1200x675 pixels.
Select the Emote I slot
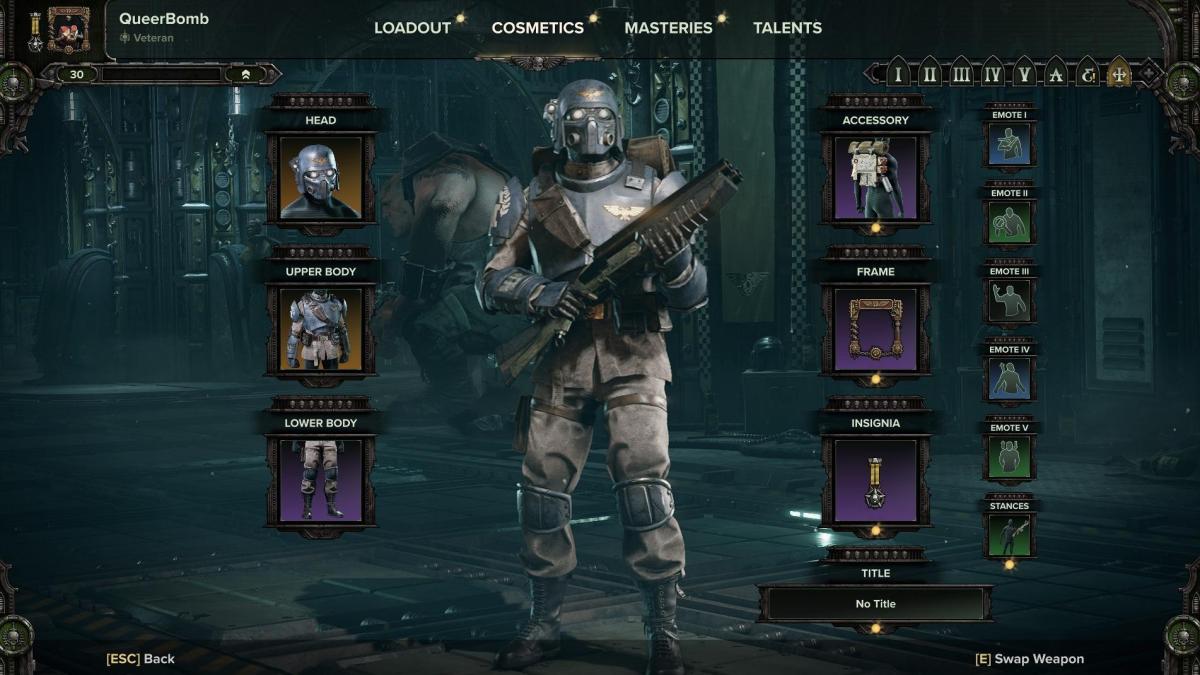(1009, 144)
